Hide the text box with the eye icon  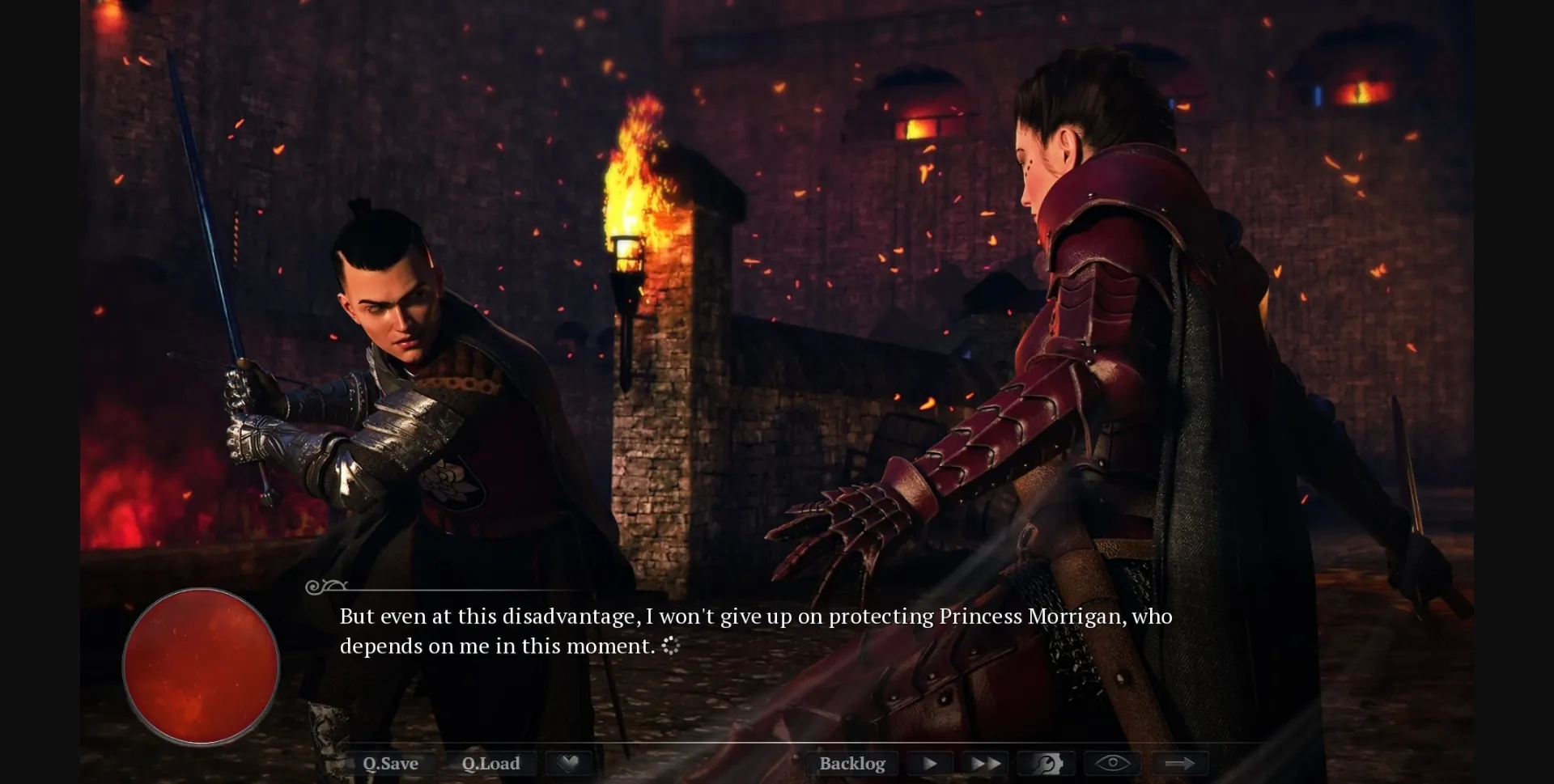[1112, 763]
